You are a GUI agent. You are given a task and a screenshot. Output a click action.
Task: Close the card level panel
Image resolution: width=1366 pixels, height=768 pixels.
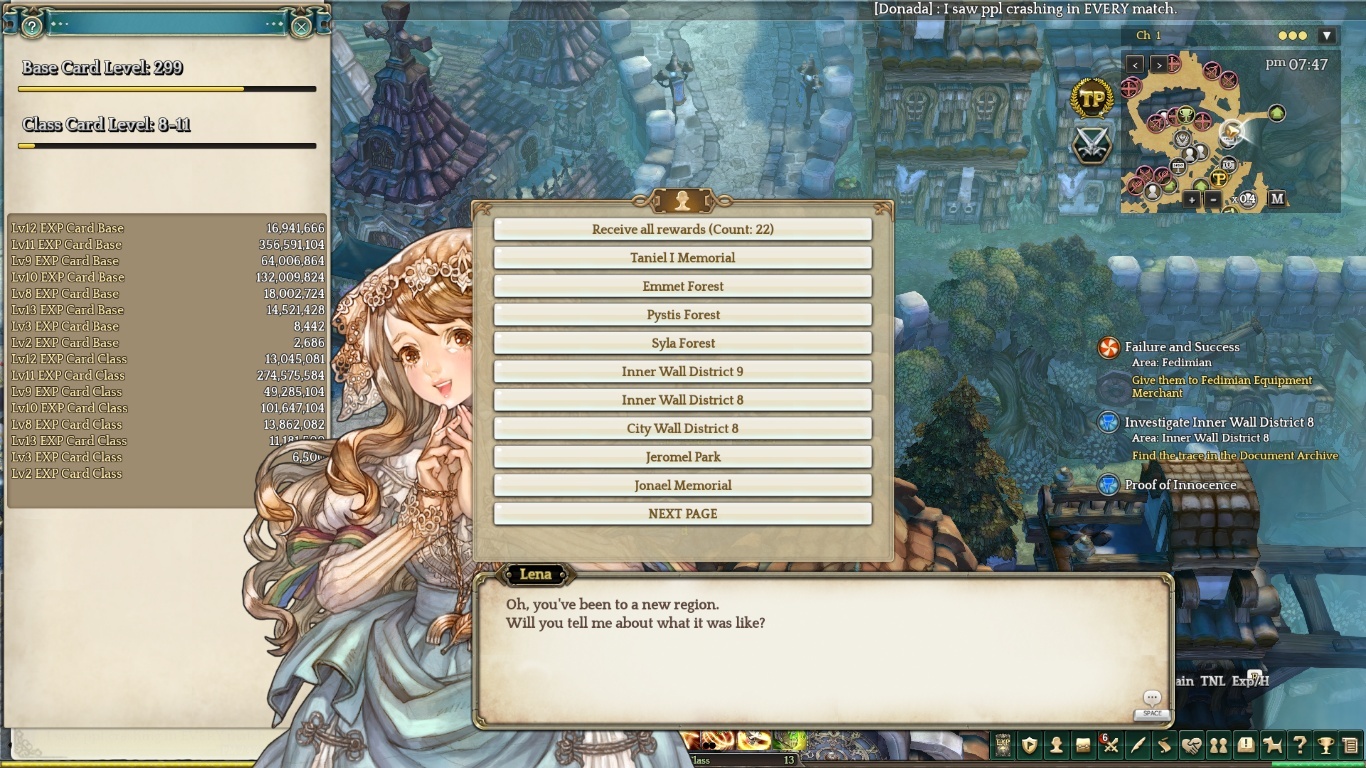[x=301, y=27]
